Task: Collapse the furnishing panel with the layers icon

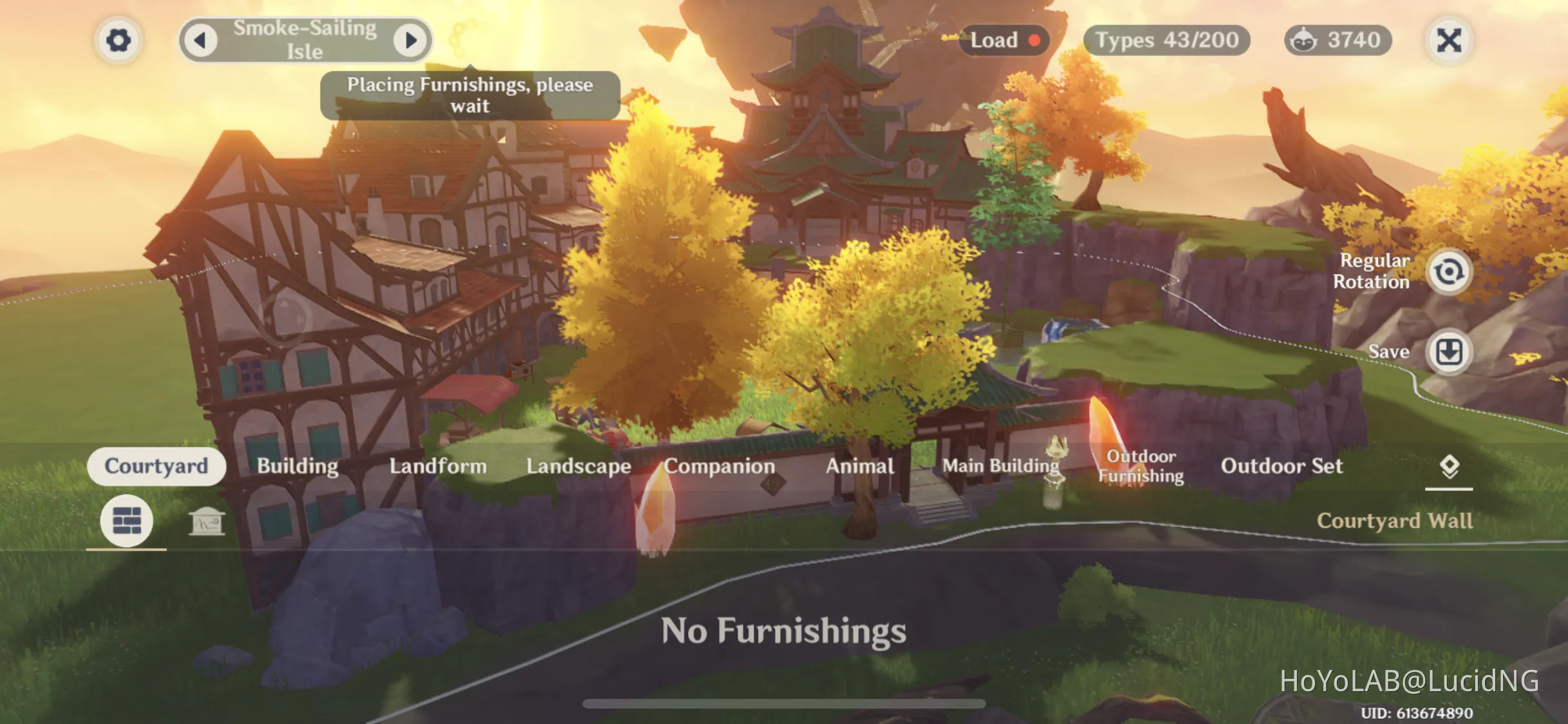Action: (1450, 466)
